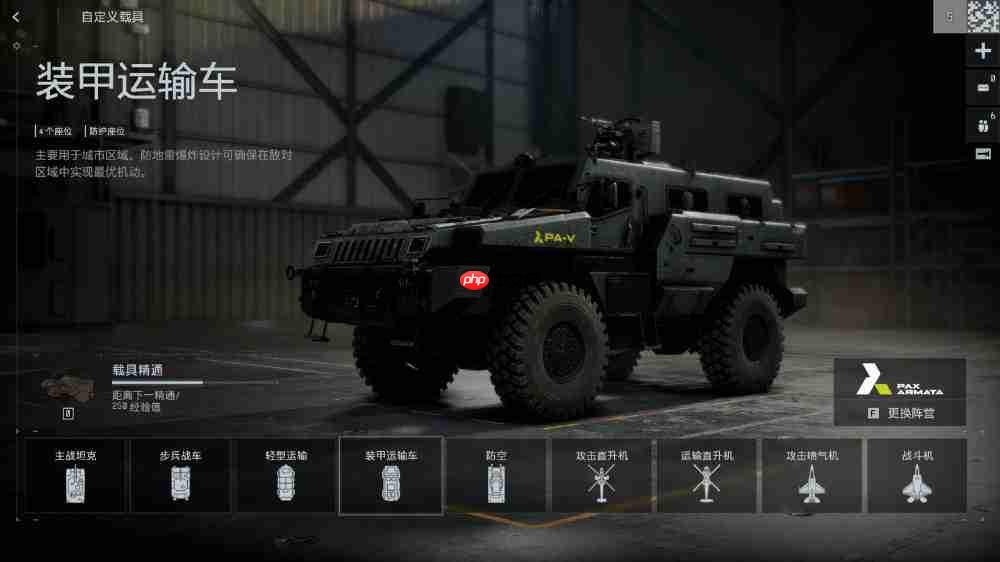Go back using the top-left arrow
Image resolution: width=1000 pixels, height=562 pixels.
click(x=16, y=17)
